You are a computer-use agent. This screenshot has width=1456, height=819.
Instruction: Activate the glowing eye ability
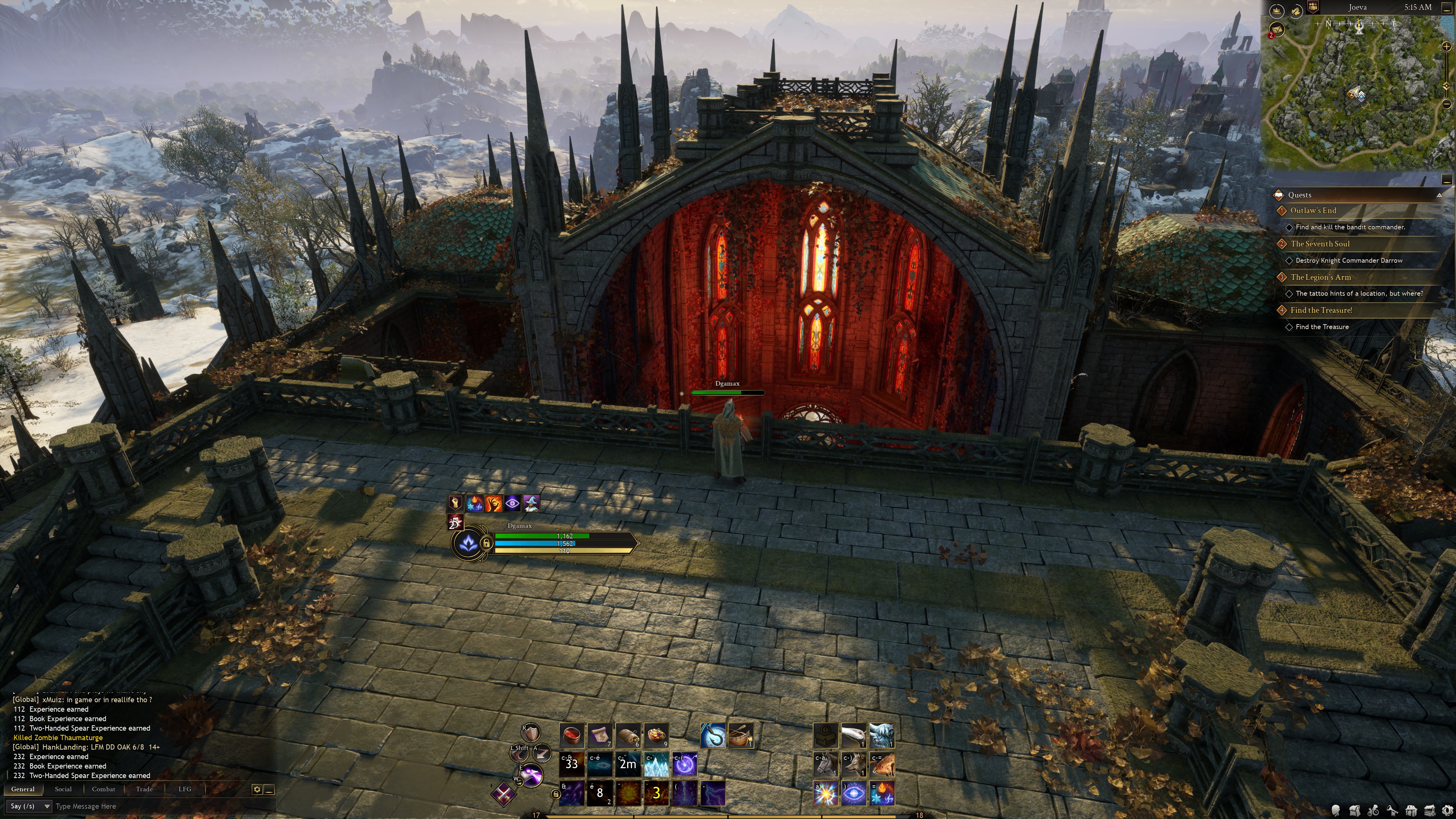point(854,792)
